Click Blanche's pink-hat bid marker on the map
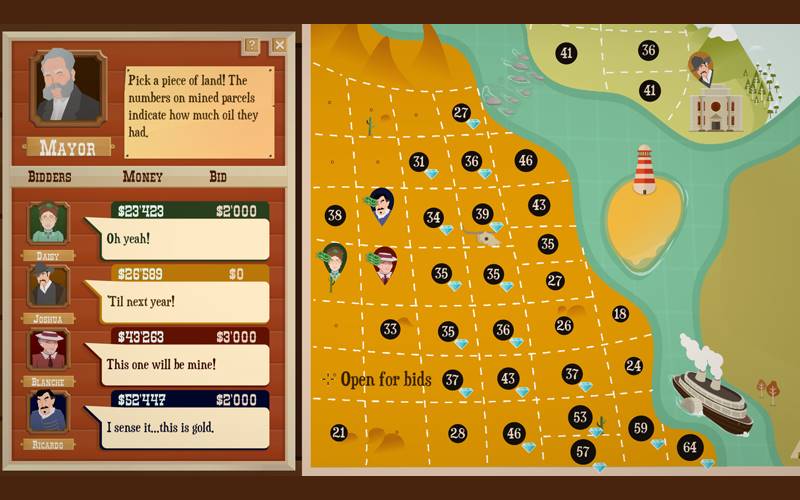Viewport: 800px width, 500px height. point(384,264)
